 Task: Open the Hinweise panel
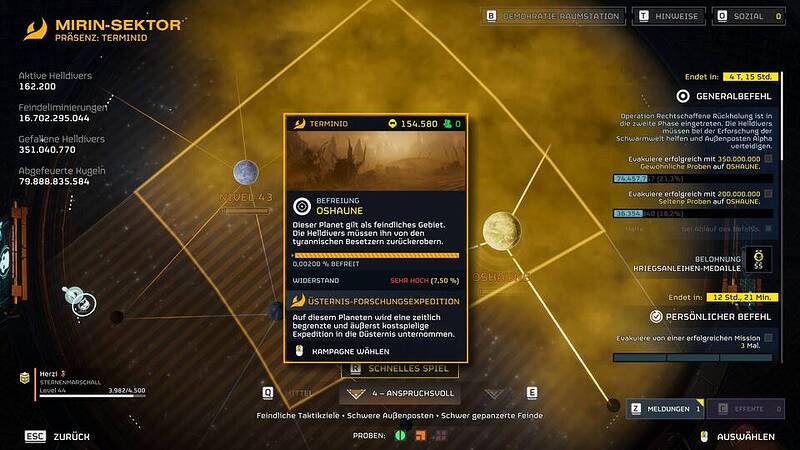pos(671,16)
